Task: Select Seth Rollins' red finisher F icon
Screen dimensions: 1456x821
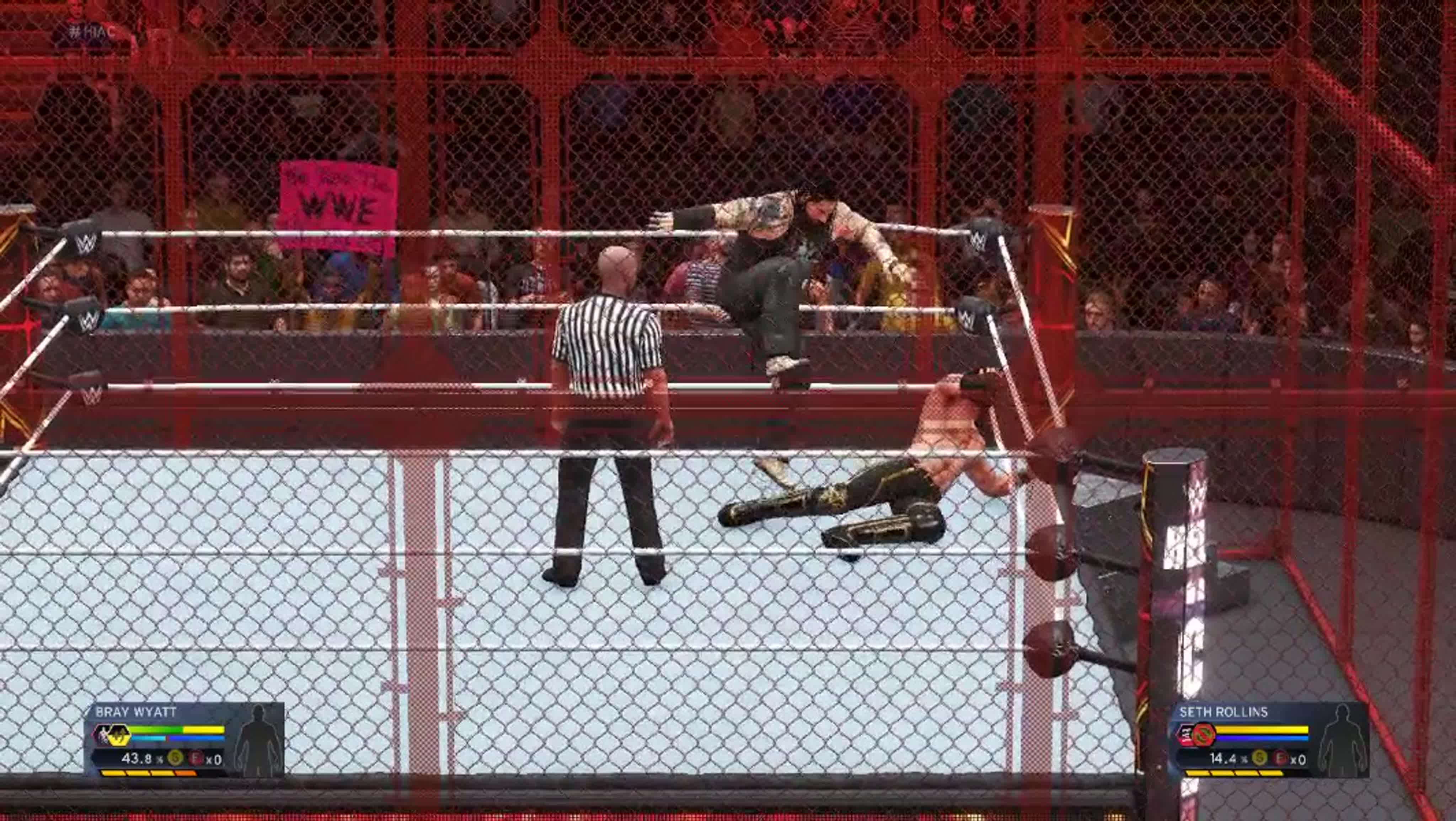Action: click(x=1281, y=758)
